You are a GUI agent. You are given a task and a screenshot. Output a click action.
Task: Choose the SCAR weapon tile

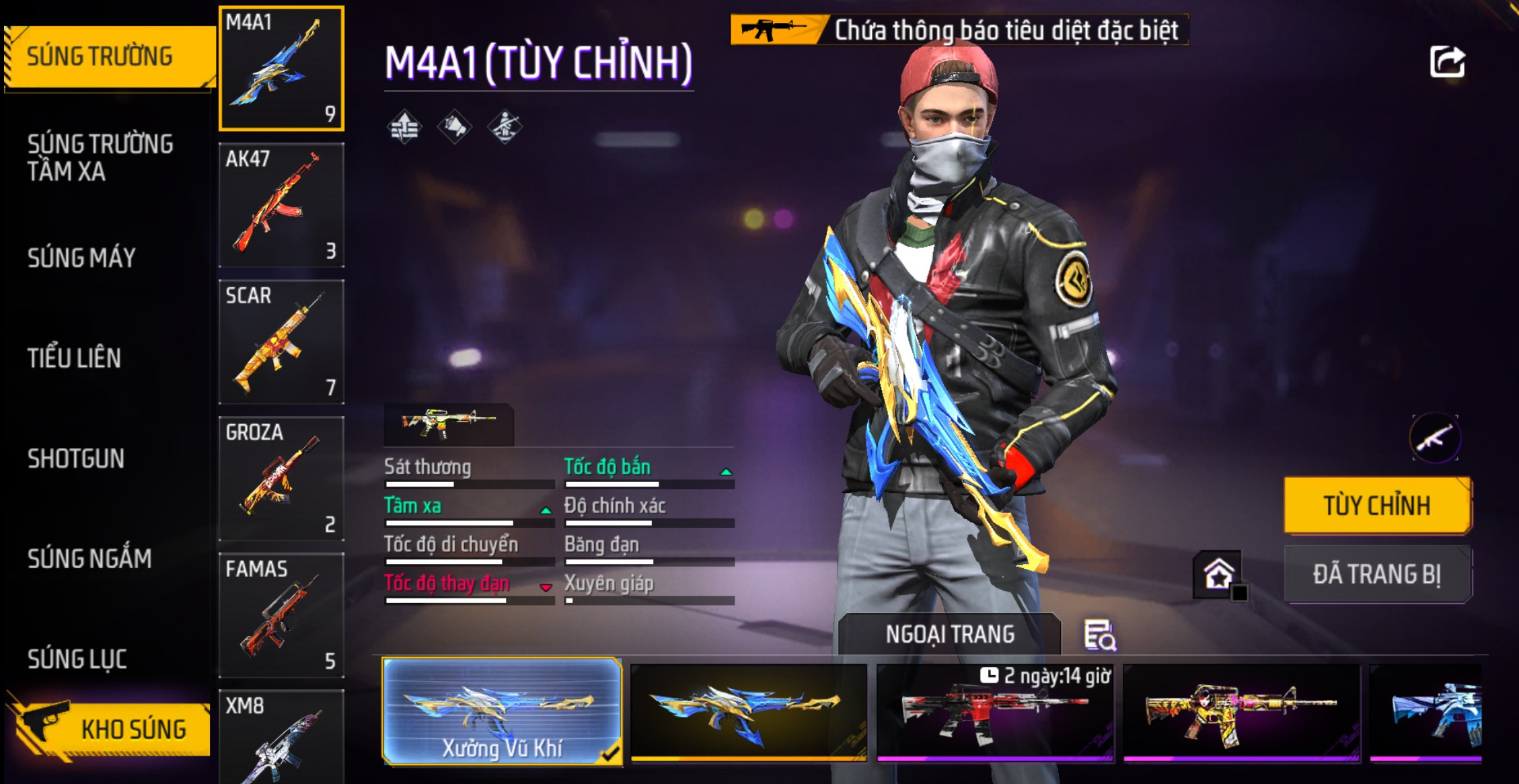point(281,342)
